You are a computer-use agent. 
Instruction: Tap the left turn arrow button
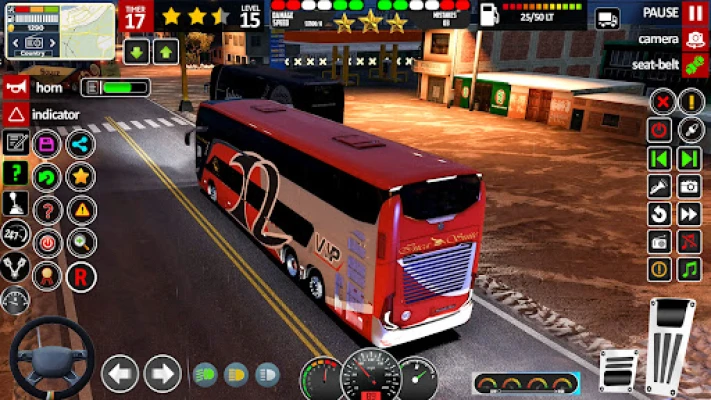(120, 374)
